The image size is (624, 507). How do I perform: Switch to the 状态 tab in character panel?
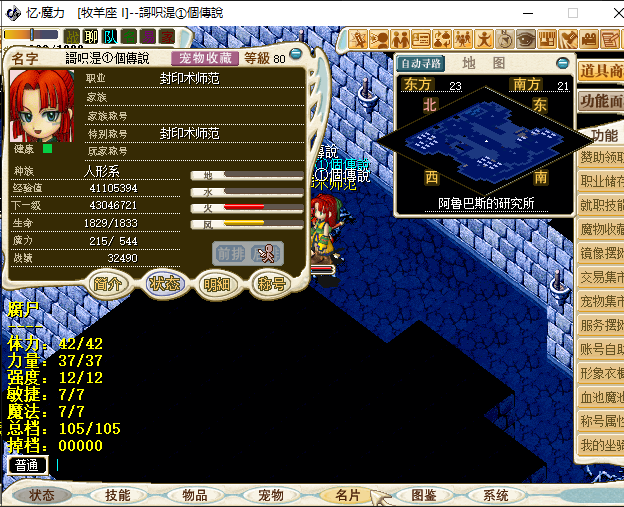click(x=163, y=283)
